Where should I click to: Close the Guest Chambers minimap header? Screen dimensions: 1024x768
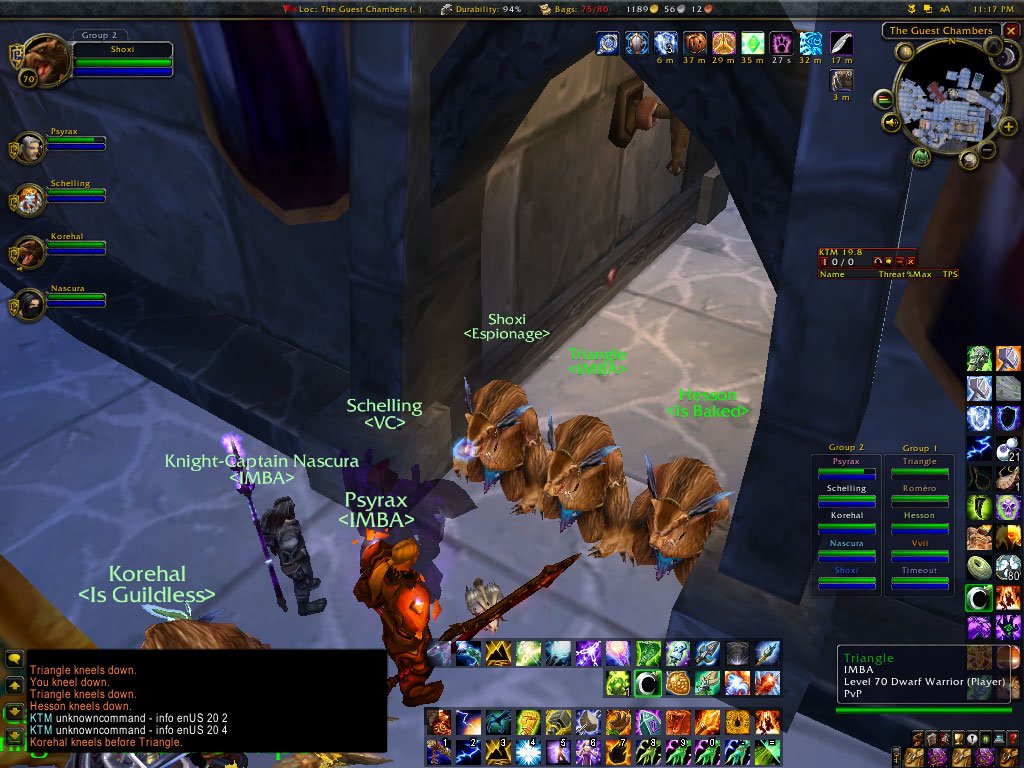coord(1010,31)
